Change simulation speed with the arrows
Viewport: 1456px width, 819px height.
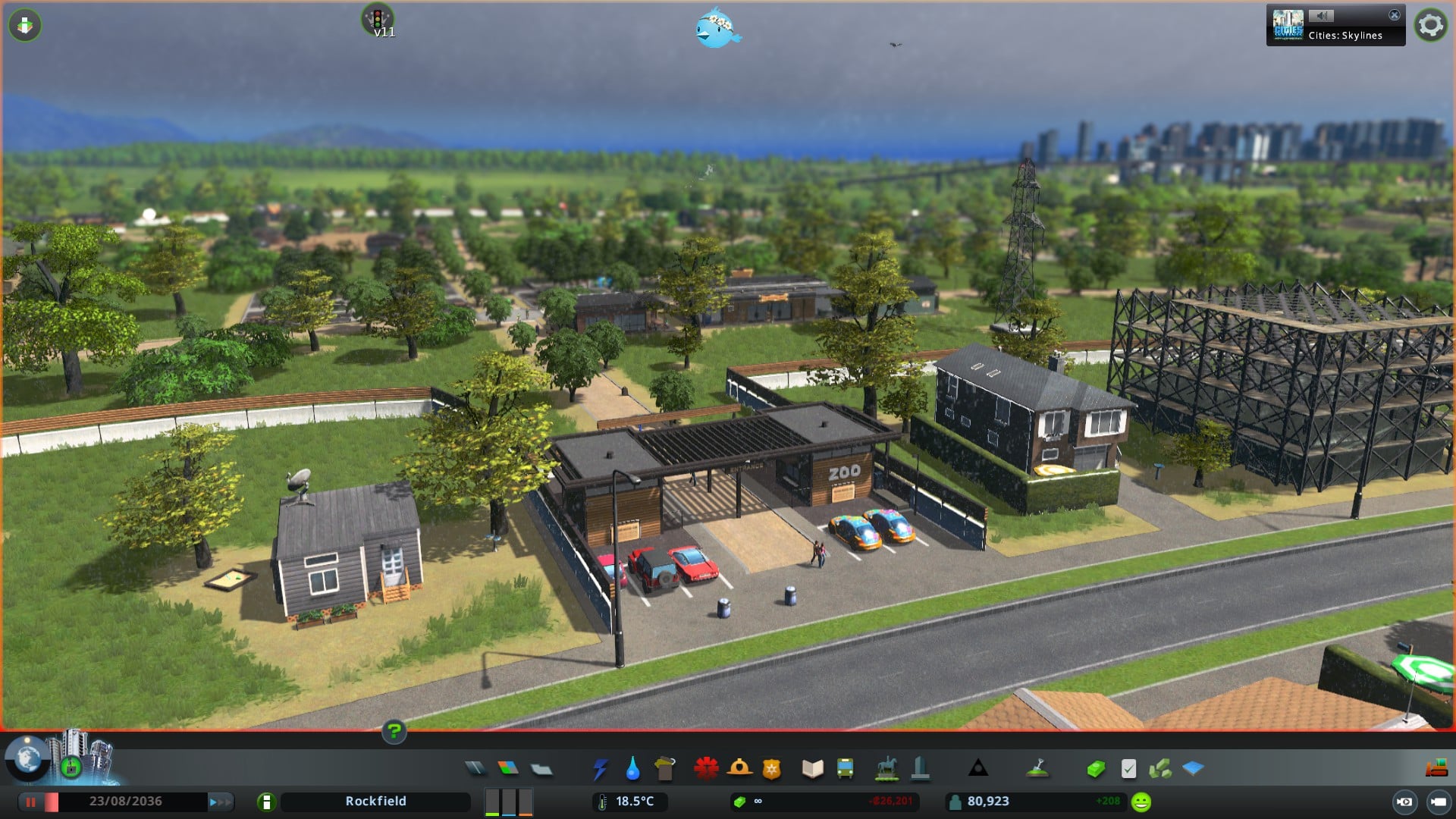tap(220, 802)
